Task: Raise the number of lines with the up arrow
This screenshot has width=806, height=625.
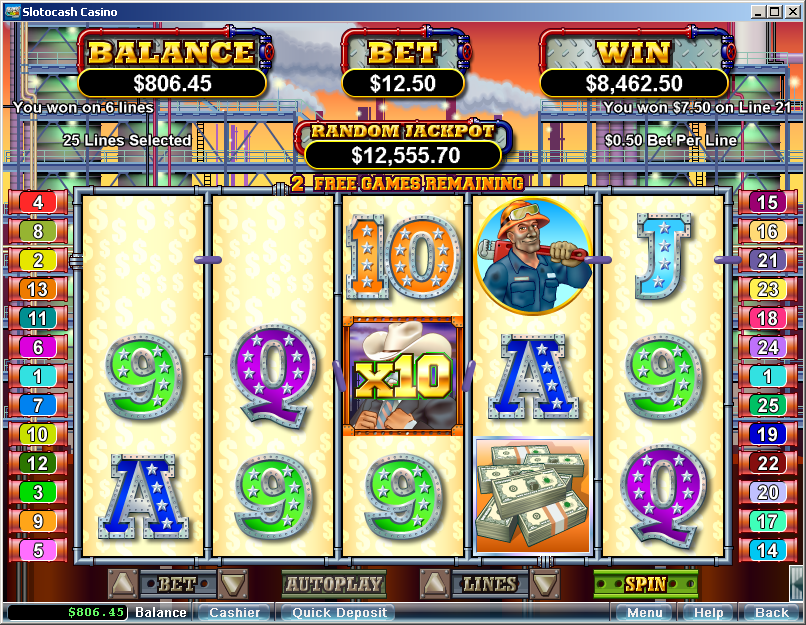Action: tap(435, 583)
